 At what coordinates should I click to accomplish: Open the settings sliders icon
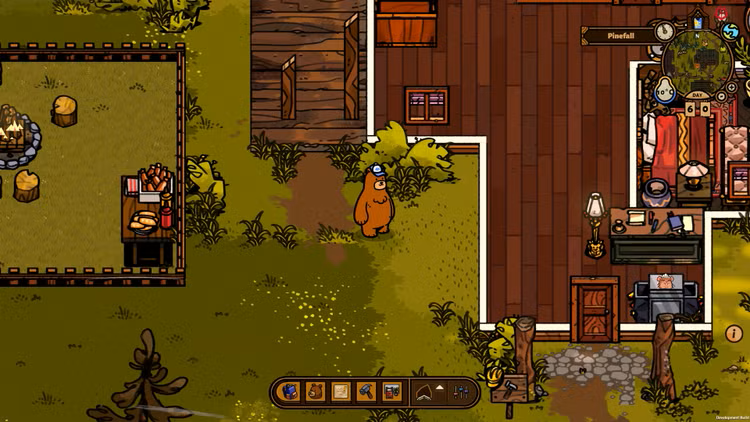(461, 392)
